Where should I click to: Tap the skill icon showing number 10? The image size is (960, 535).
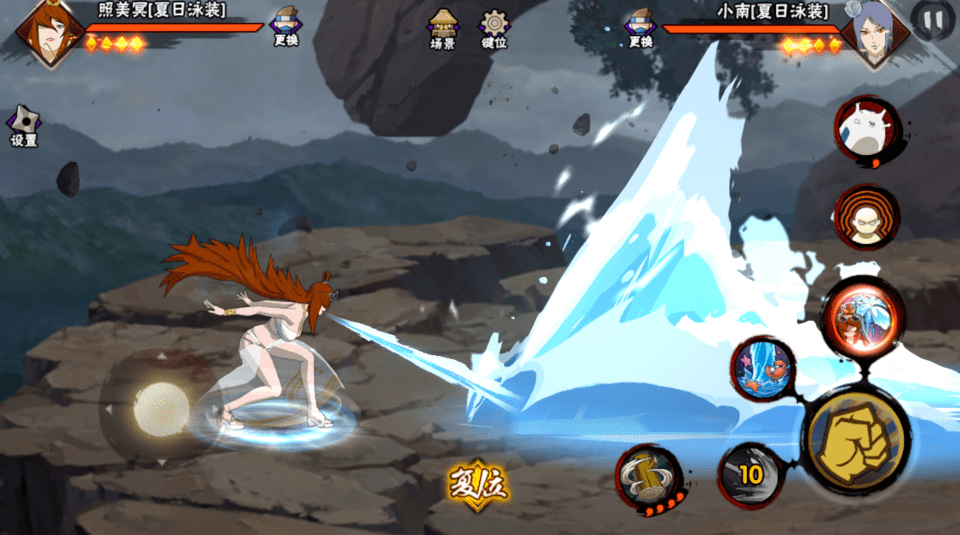coord(750,474)
